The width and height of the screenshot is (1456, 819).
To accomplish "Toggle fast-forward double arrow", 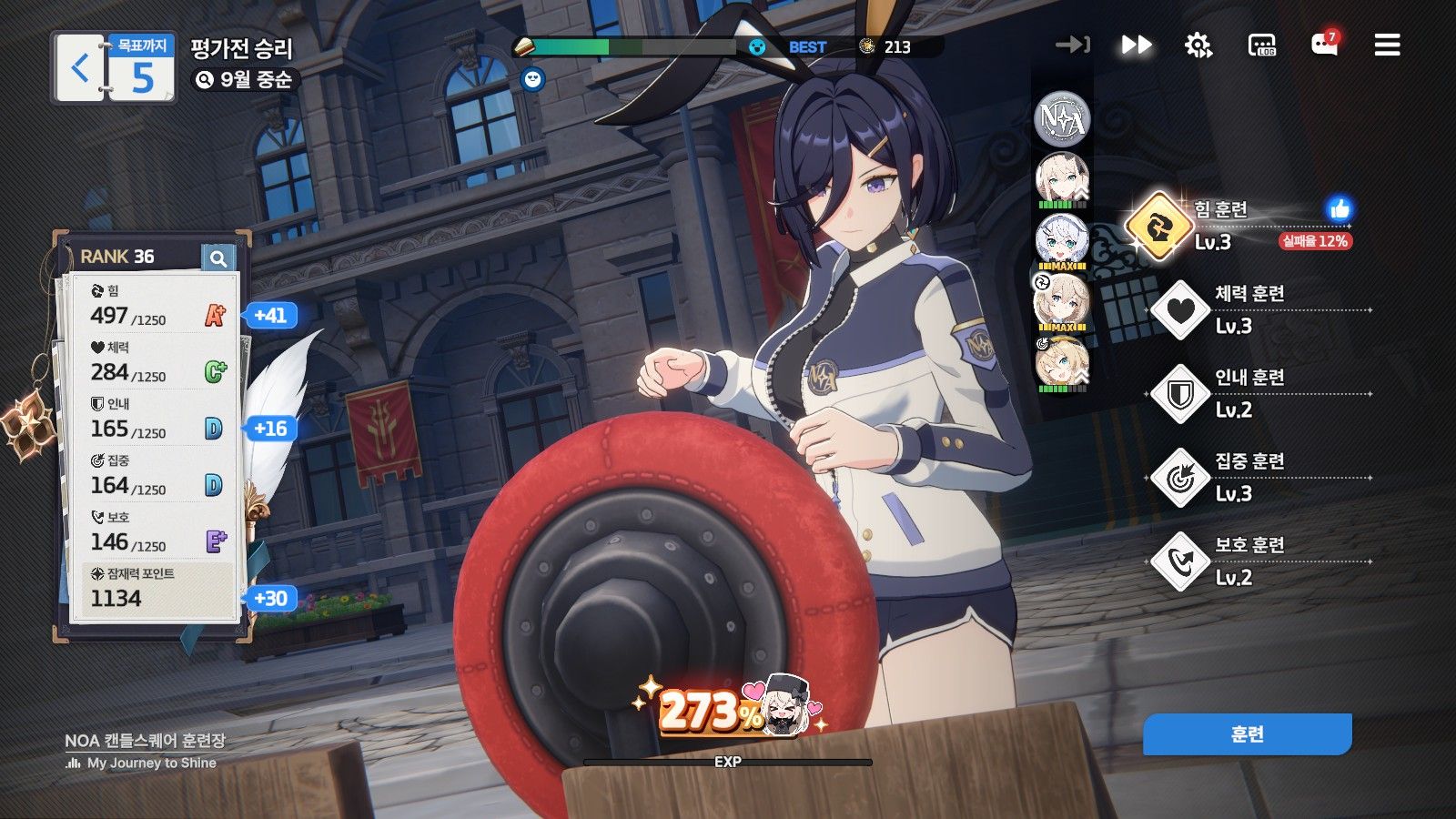I will point(1136,45).
